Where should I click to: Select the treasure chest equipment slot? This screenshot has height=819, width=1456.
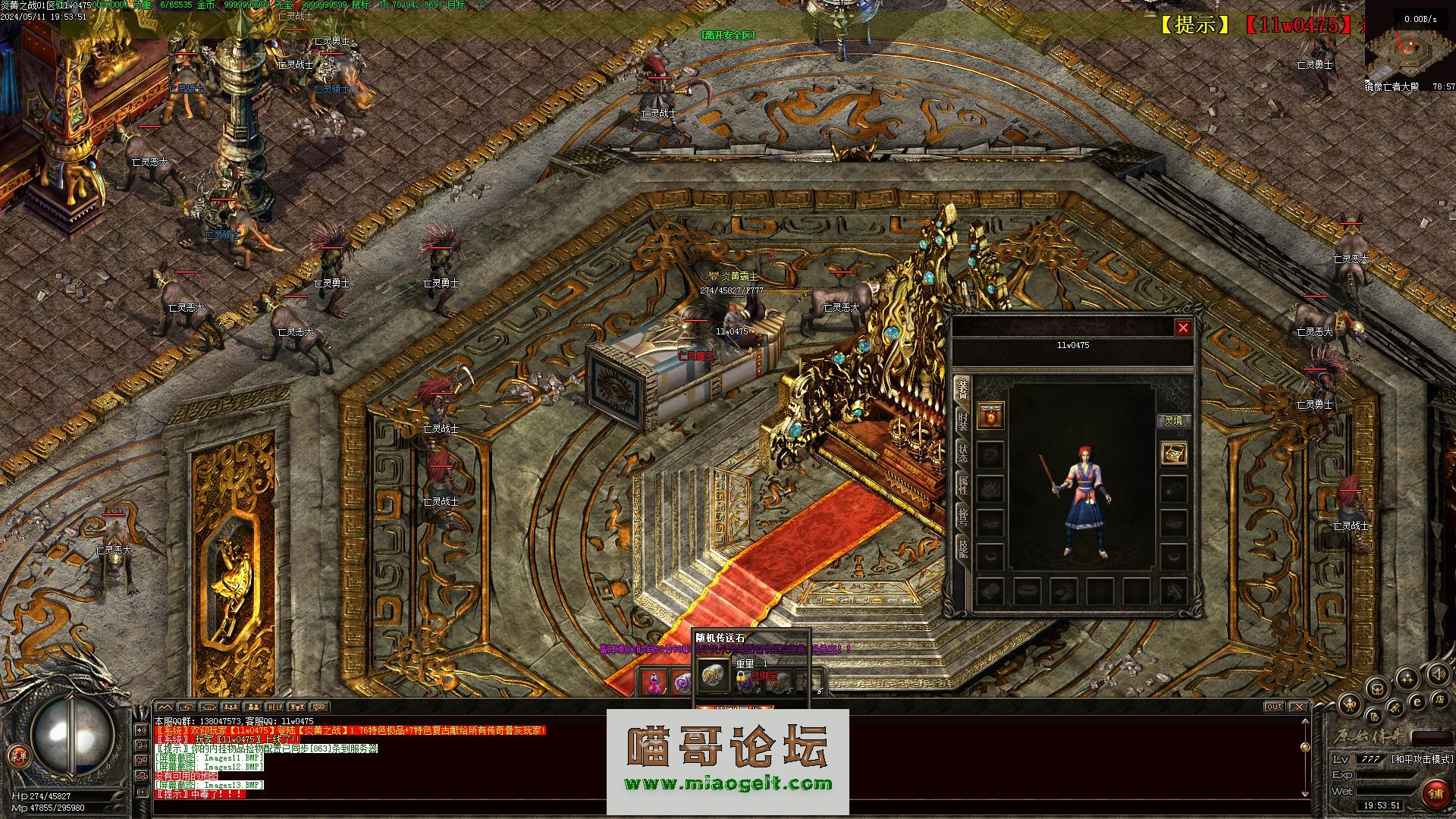pyautogui.click(x=1174, y=453)
